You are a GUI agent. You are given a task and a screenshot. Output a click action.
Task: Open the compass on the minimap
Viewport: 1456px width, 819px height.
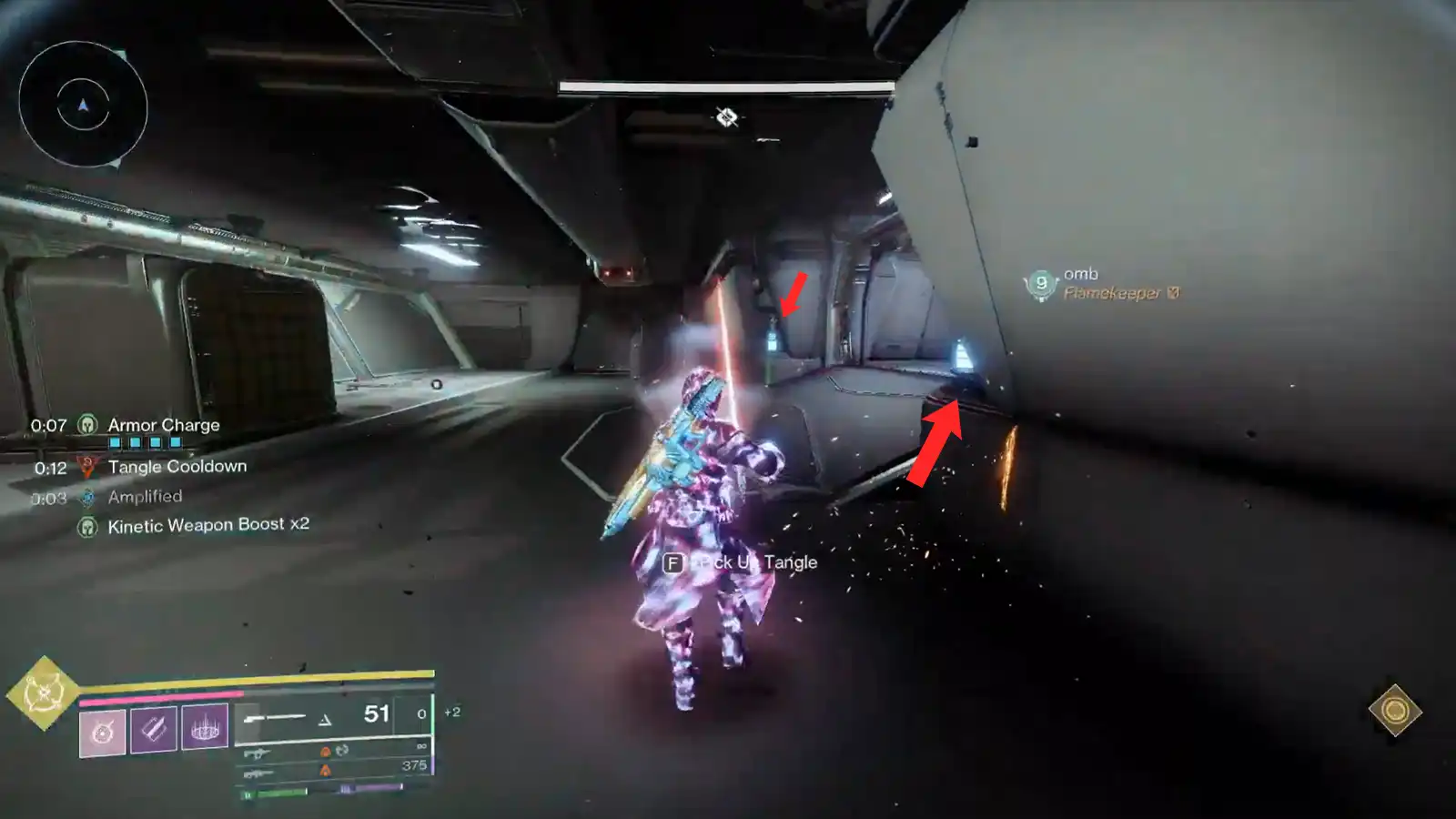point(82,107)
